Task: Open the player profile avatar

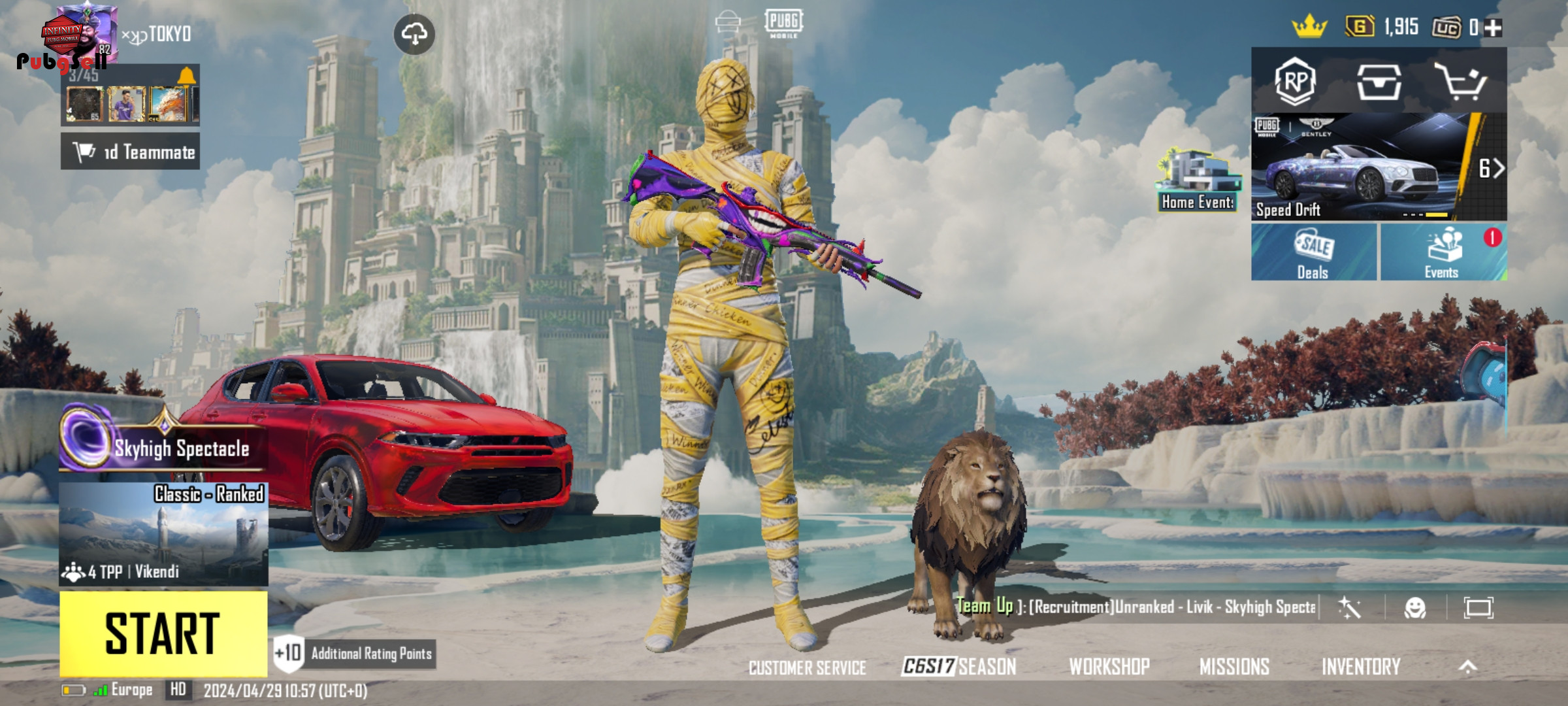Action: [85, 34]
